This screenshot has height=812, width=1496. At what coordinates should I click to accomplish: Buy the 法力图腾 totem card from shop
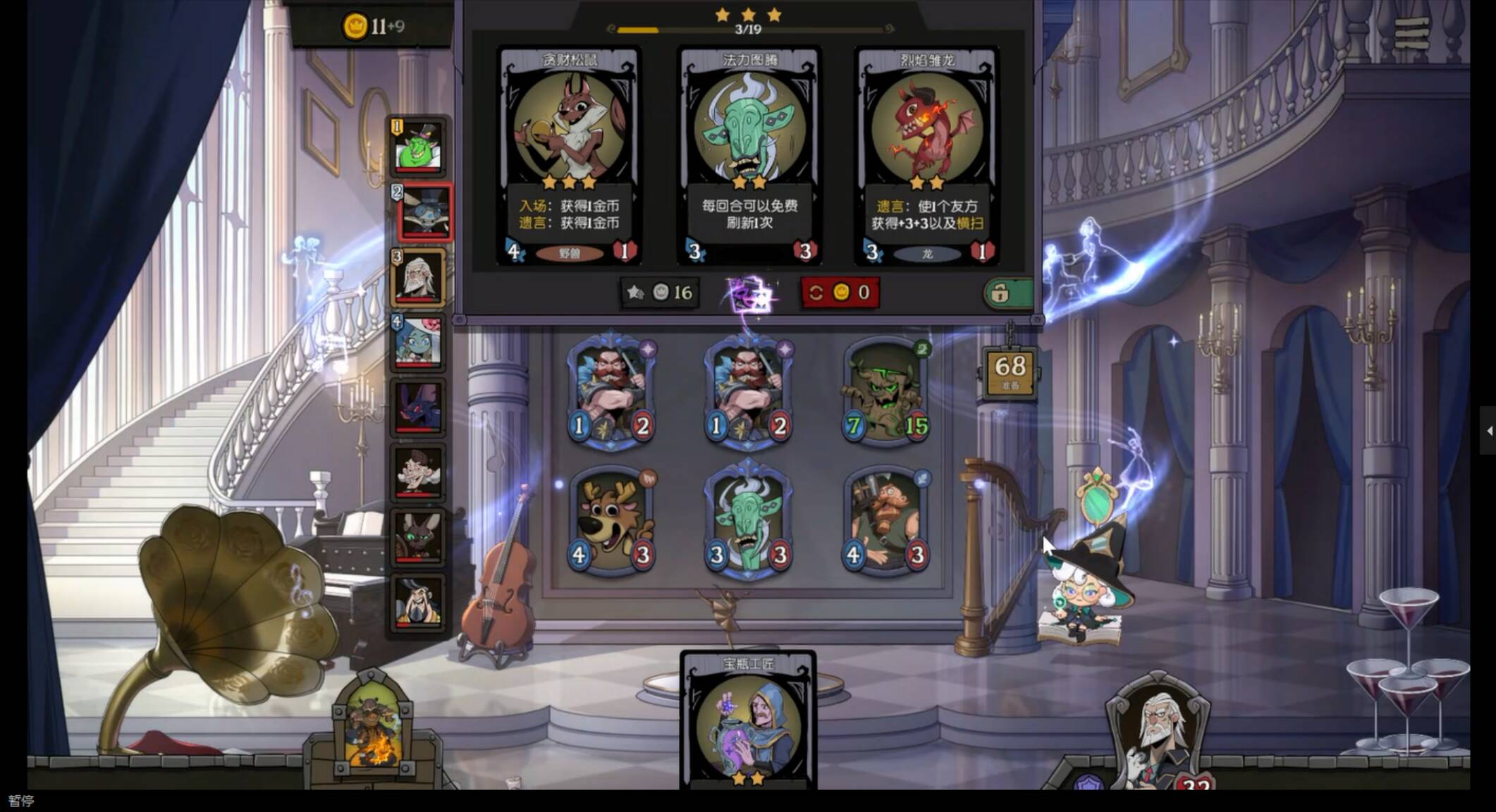tap(749, 155)
